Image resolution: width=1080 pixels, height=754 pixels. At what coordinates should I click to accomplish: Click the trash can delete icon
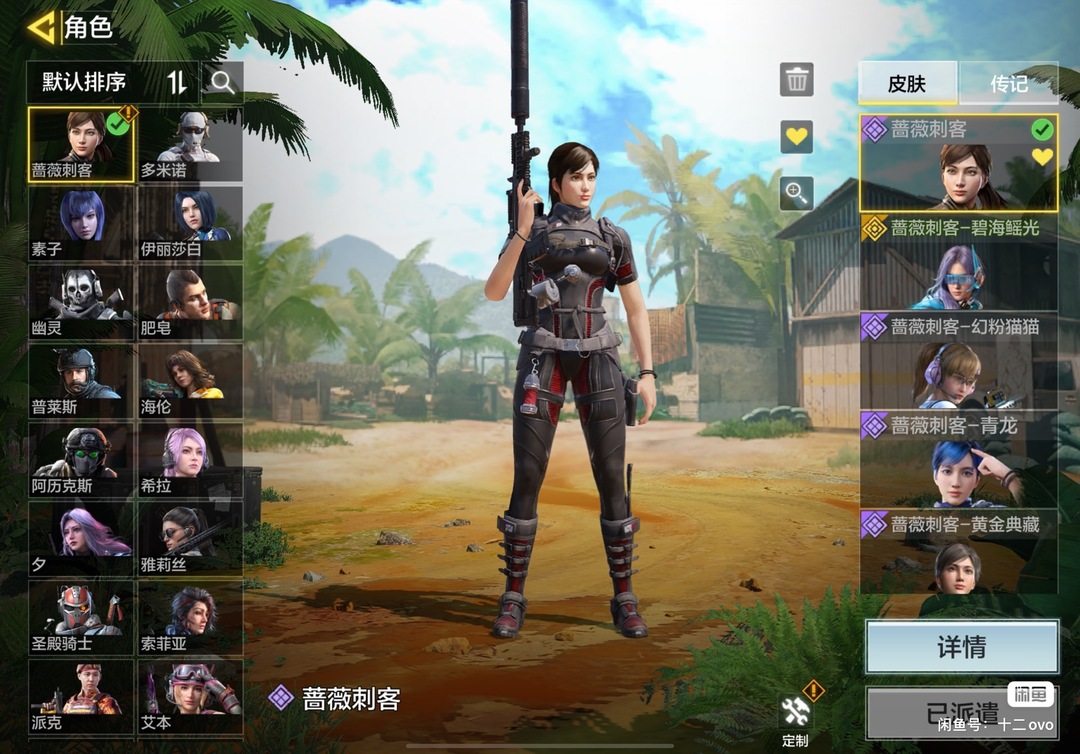pos(797,79)
